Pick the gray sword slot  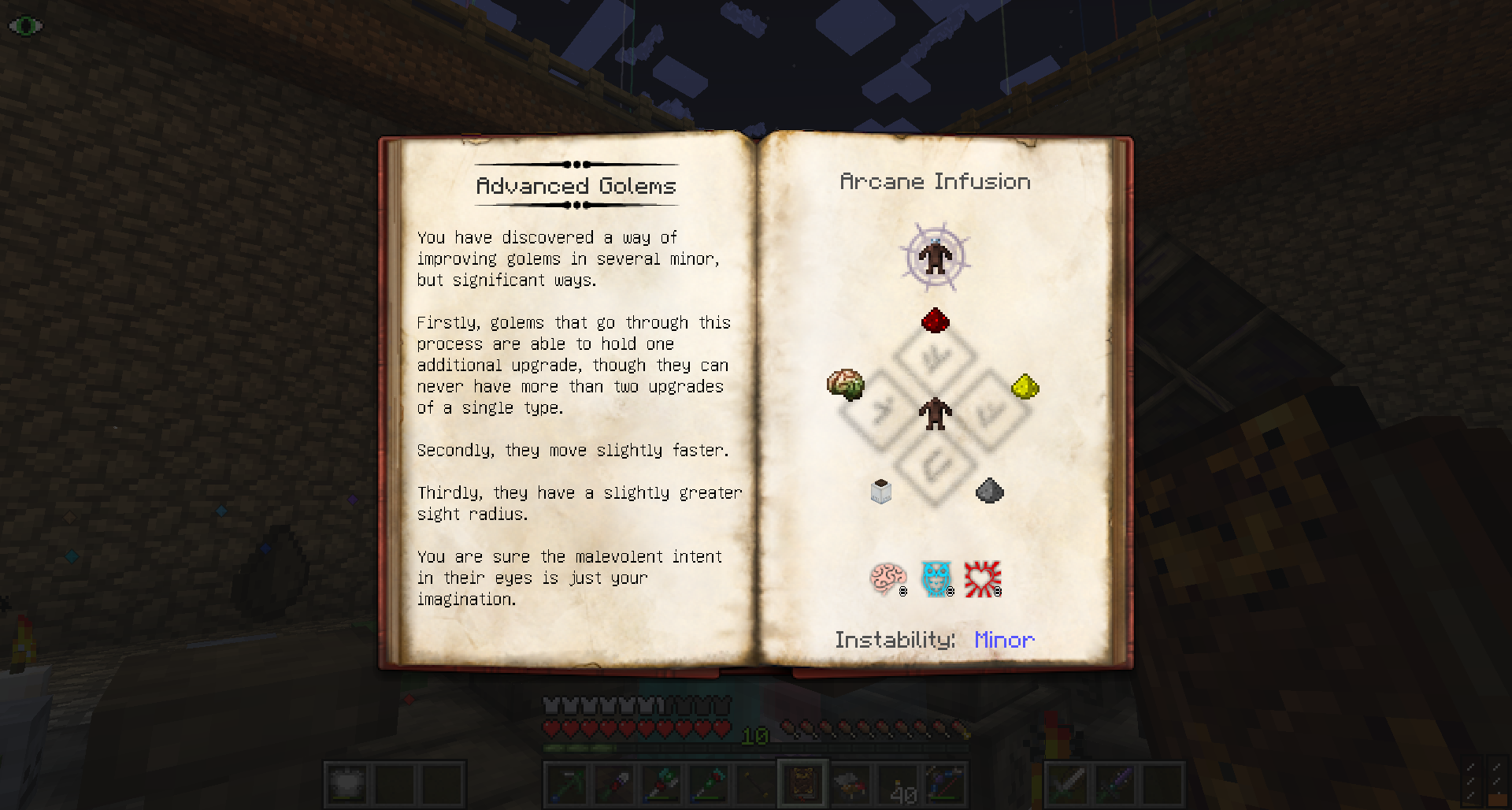pos(1068,785)
